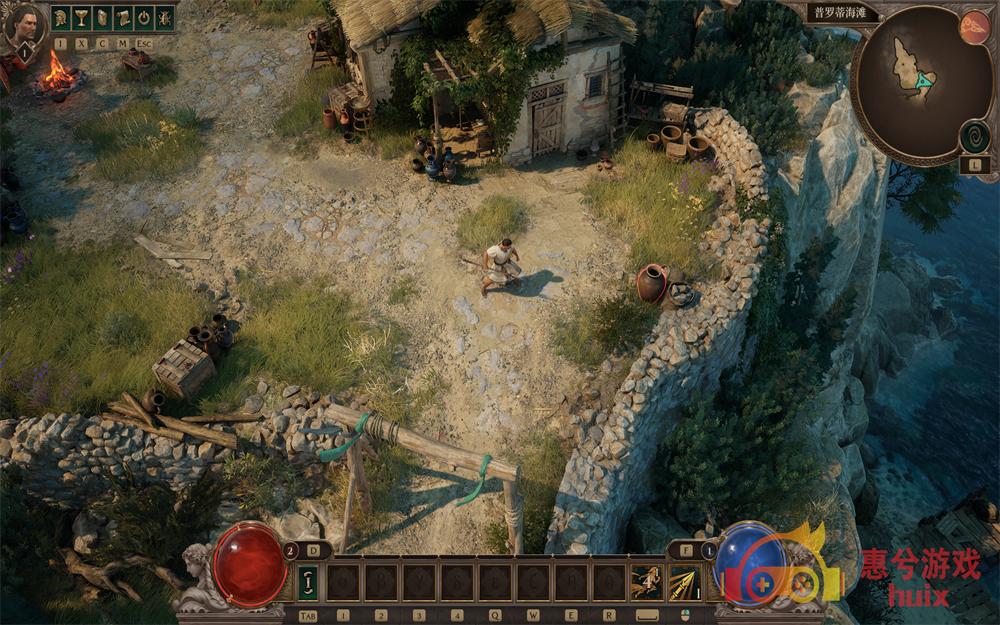Select the golden chalice menu icon
The width and height of the screenshot is (1000, 625).
[x=81, y=18]
